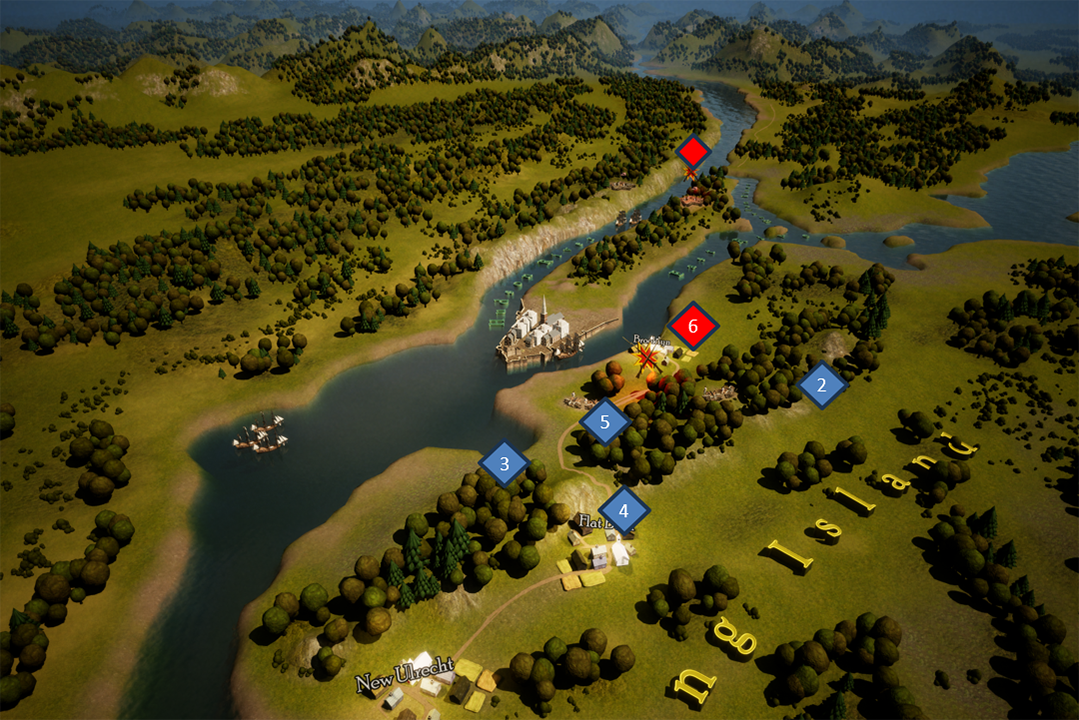Image resolution: width=1079 pixels, height=720 pixels.
Task: Select the blue diamond marker numbered 2
Action: (822, 385)
